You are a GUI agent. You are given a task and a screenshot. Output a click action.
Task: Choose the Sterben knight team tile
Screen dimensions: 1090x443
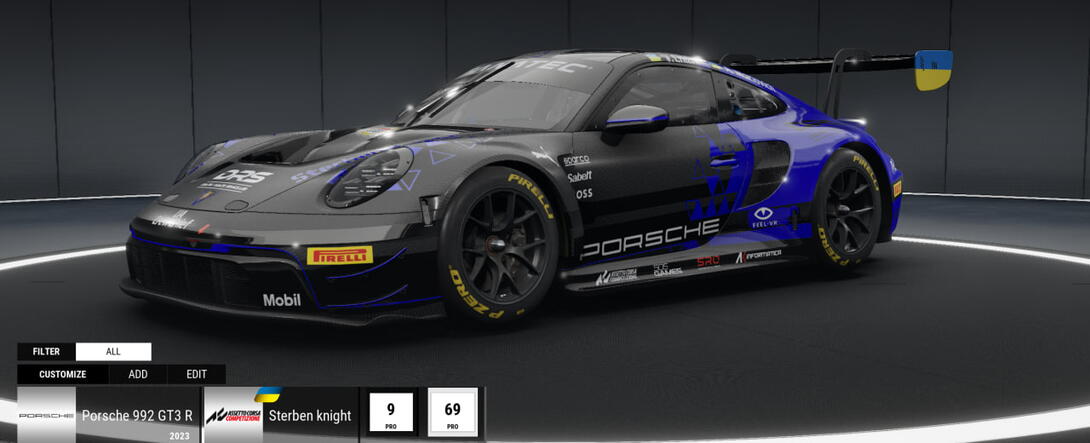[x=279, y=415]
